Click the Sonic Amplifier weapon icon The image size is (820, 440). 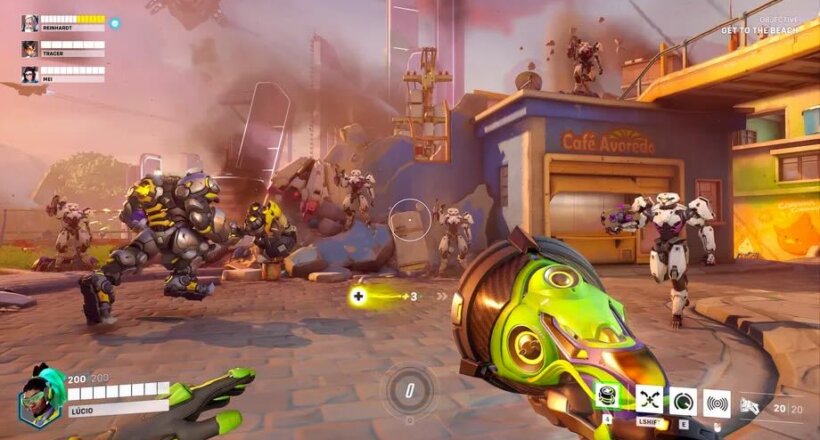click(748, 406)
